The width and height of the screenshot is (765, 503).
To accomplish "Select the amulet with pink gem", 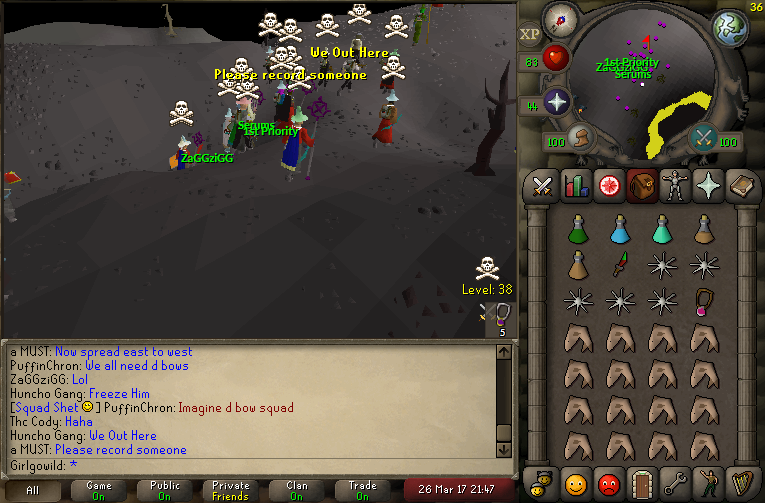I will [704, 300].
